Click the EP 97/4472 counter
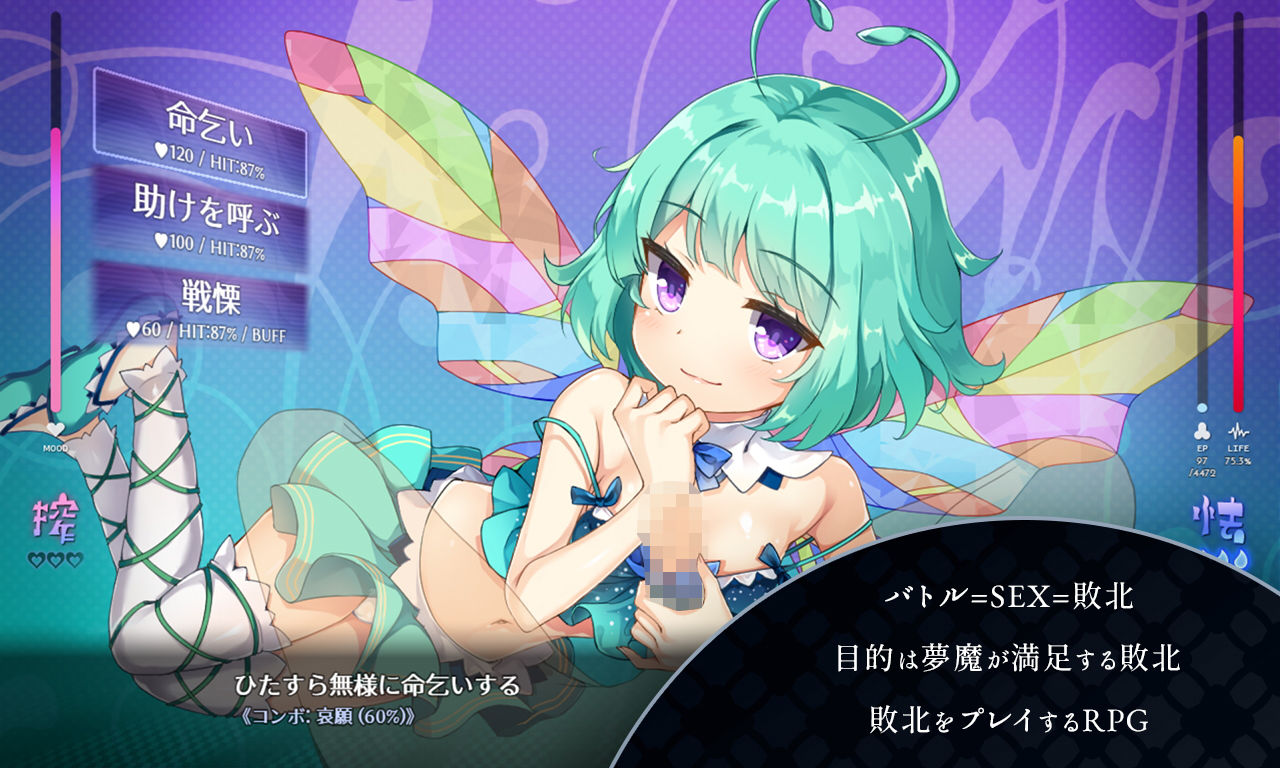1280x768 pixels. tap(1201, 467)
